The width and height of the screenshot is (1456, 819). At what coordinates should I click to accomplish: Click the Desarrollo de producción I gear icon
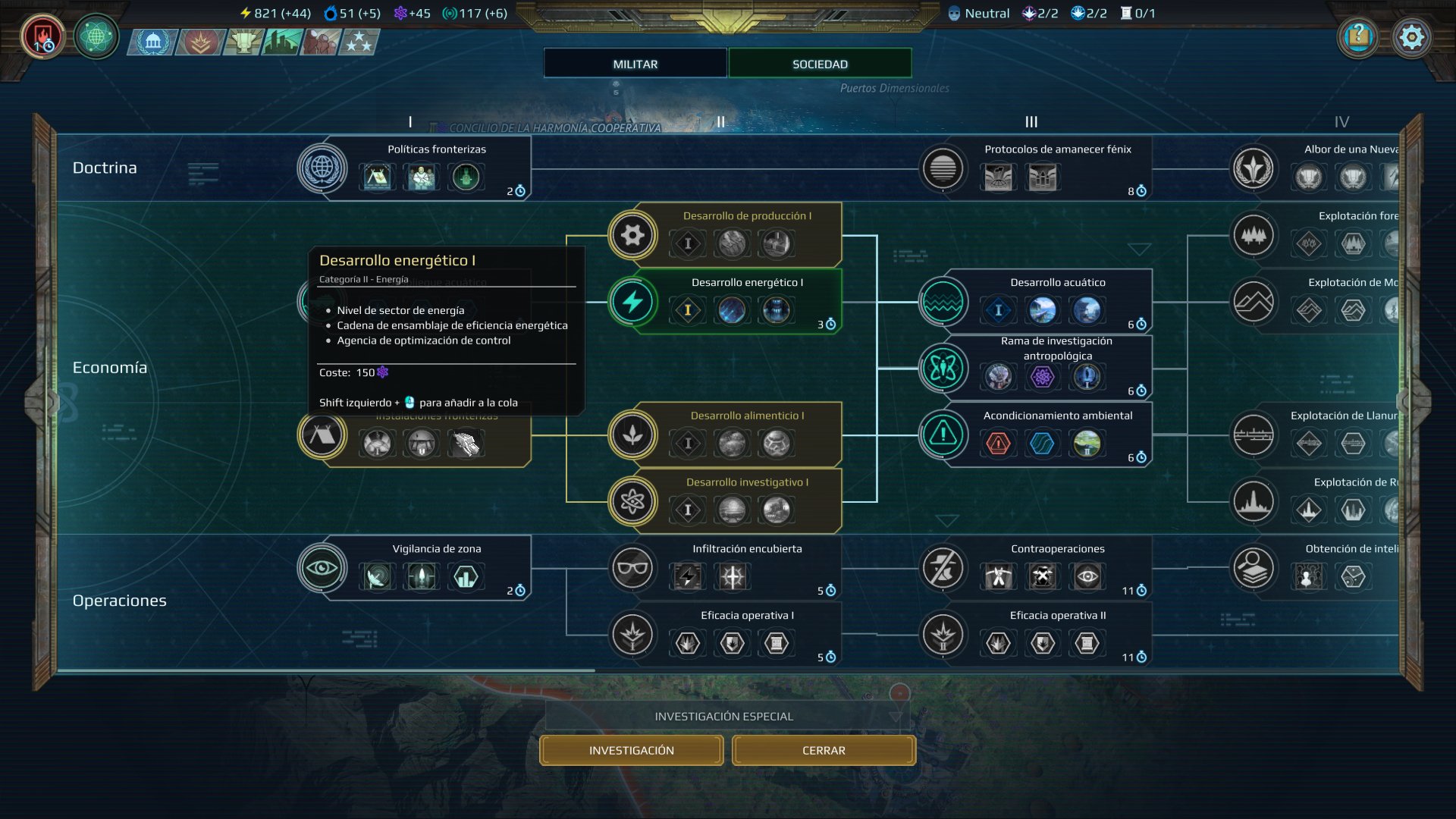[x=633, y=235]
